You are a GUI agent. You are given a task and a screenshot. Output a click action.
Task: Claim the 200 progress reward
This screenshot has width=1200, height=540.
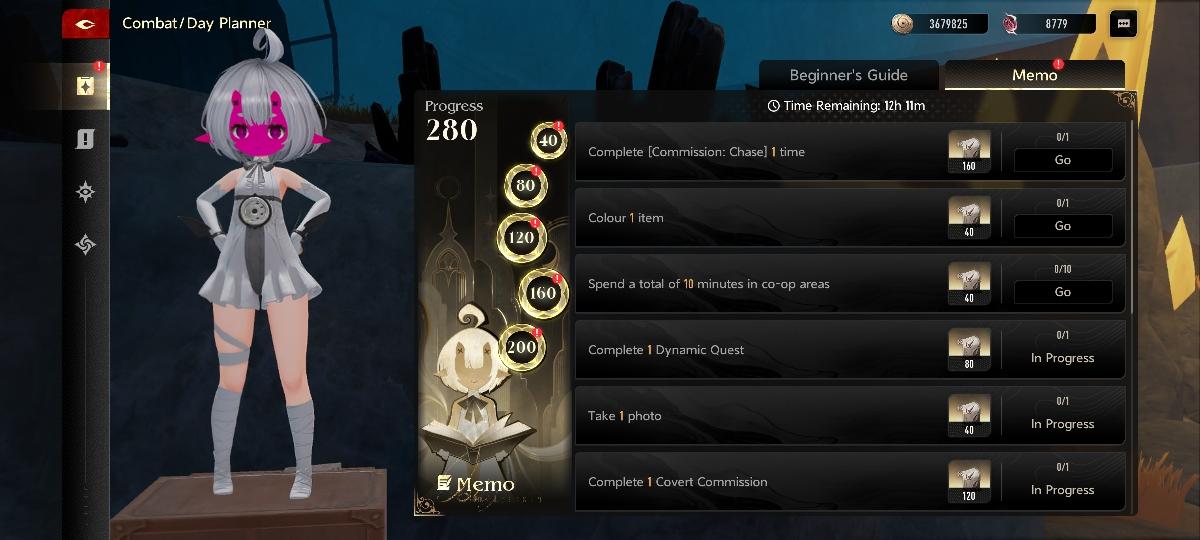[522, 347]
